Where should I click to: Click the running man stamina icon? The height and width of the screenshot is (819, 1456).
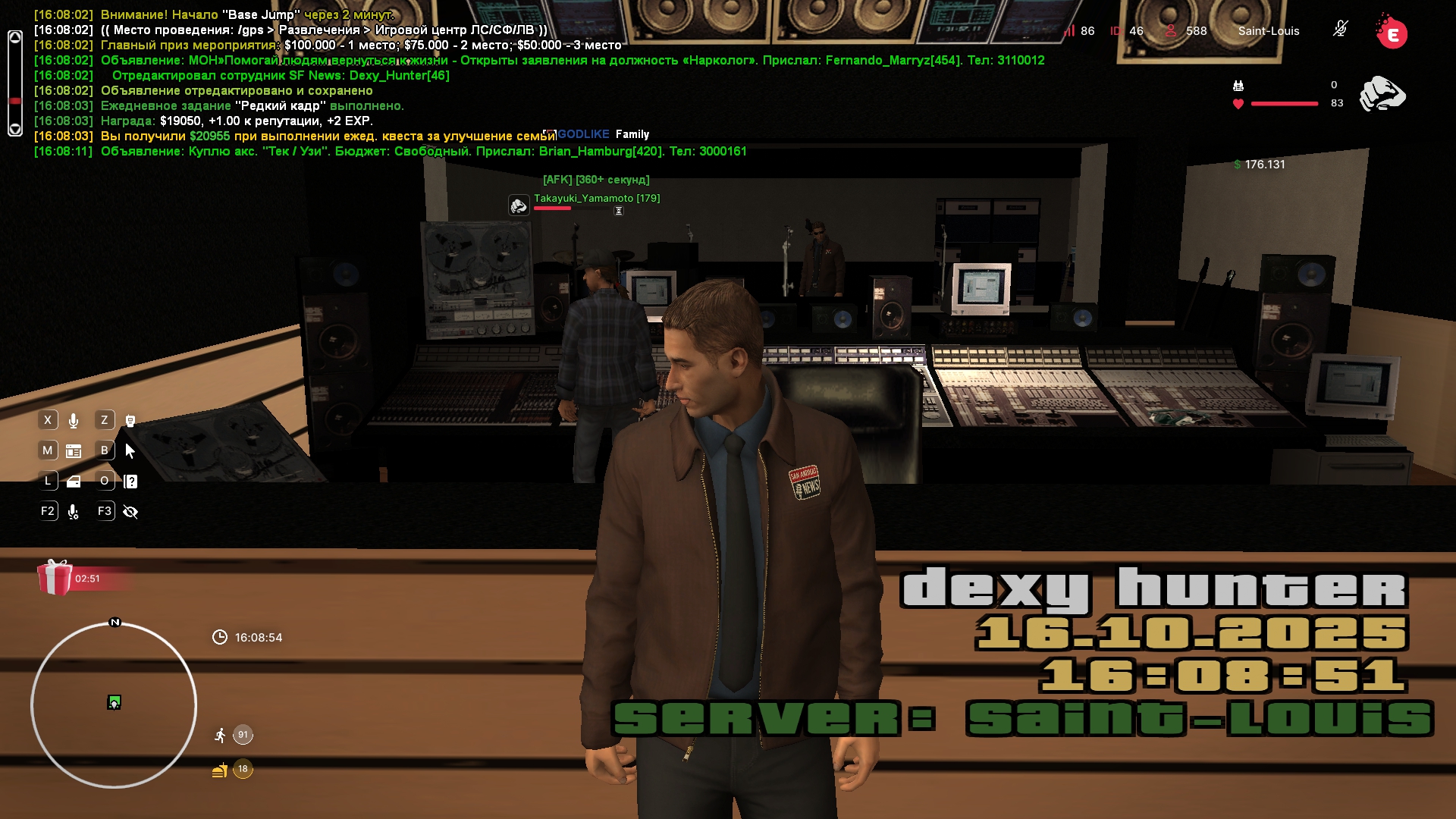click(x=220, y=735)
